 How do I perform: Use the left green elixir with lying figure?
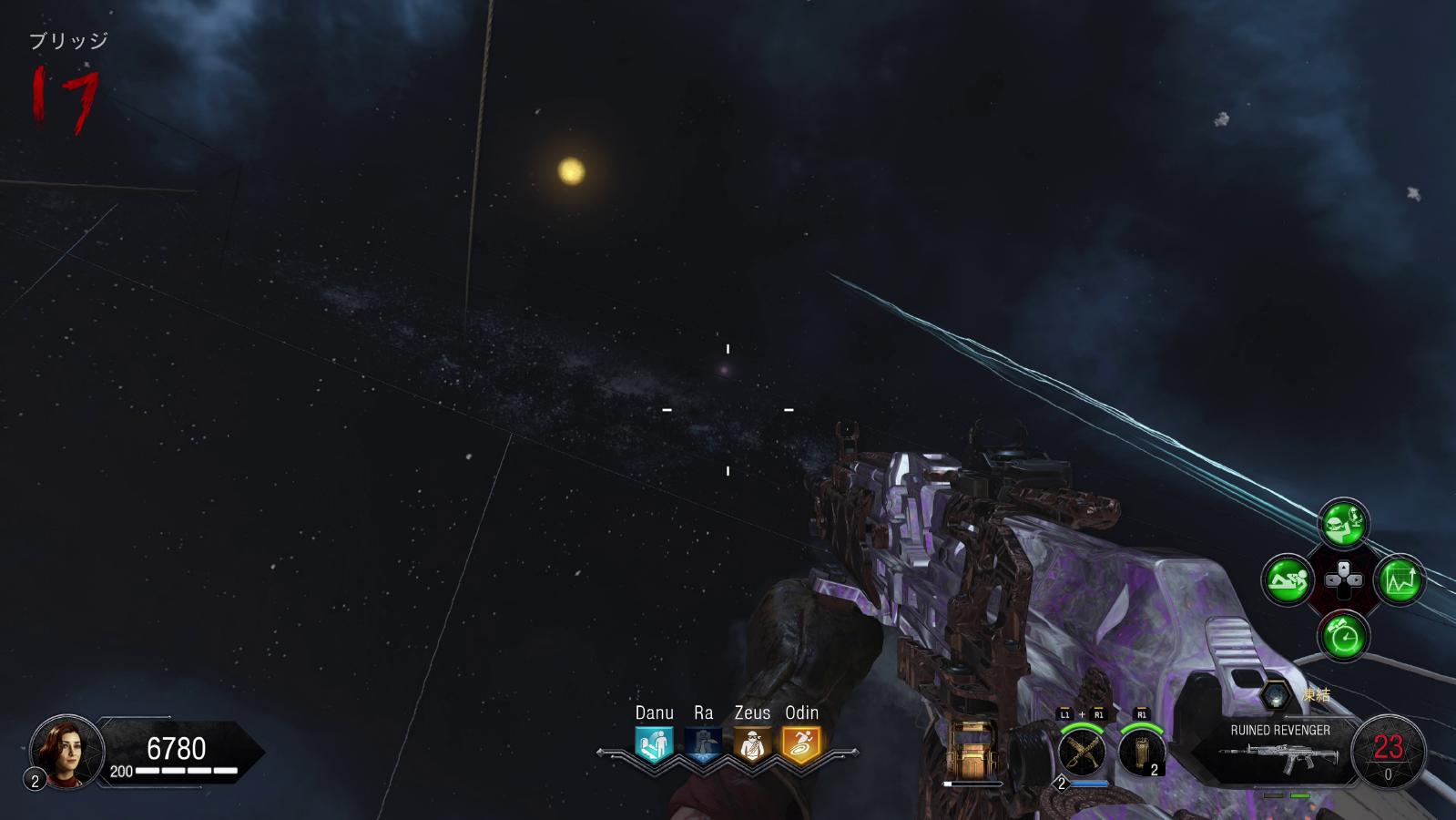(x=1287, y=579)
